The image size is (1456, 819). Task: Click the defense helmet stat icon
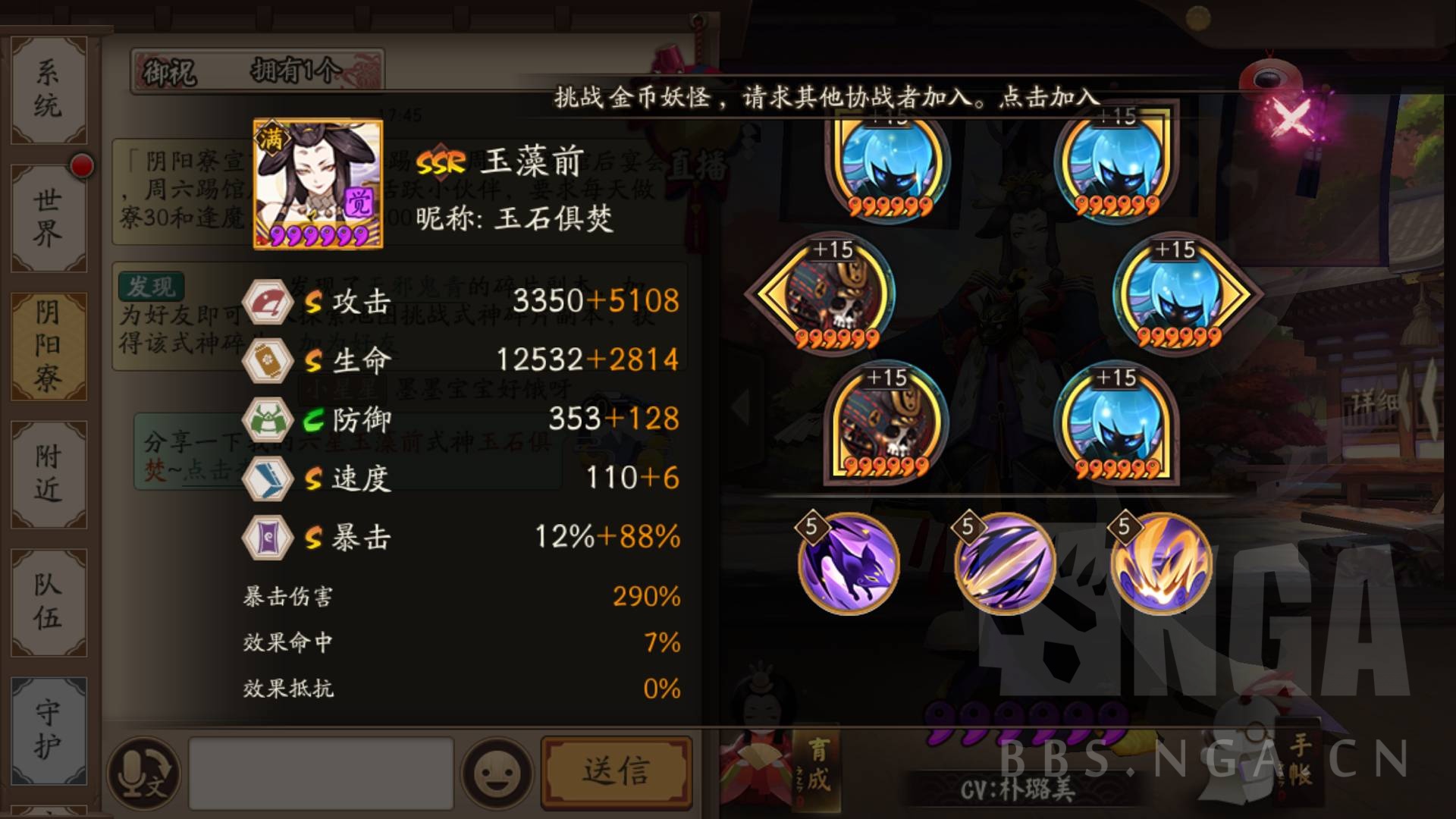(267, 419)
